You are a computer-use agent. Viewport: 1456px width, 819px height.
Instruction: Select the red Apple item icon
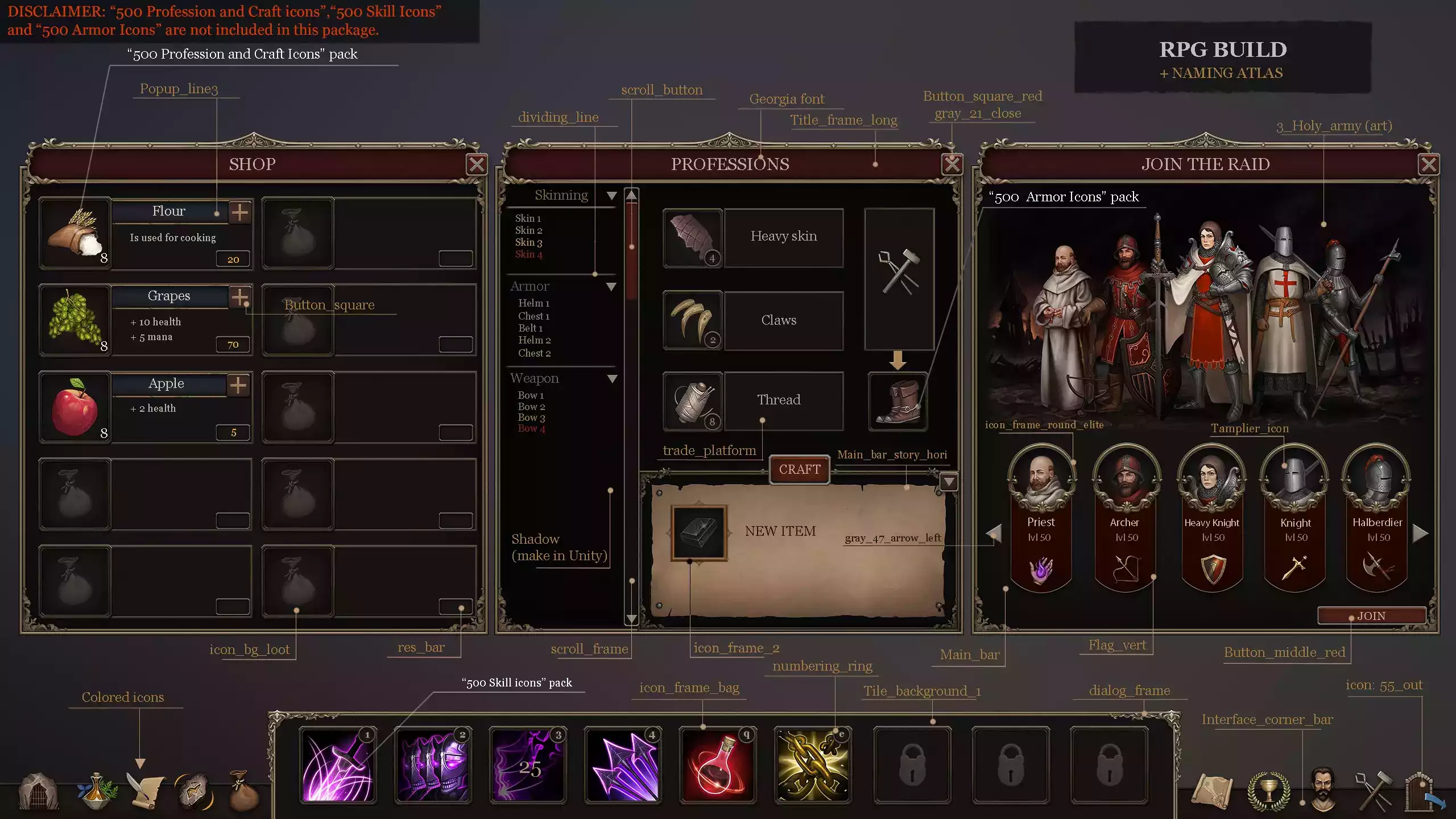[75, 407]
